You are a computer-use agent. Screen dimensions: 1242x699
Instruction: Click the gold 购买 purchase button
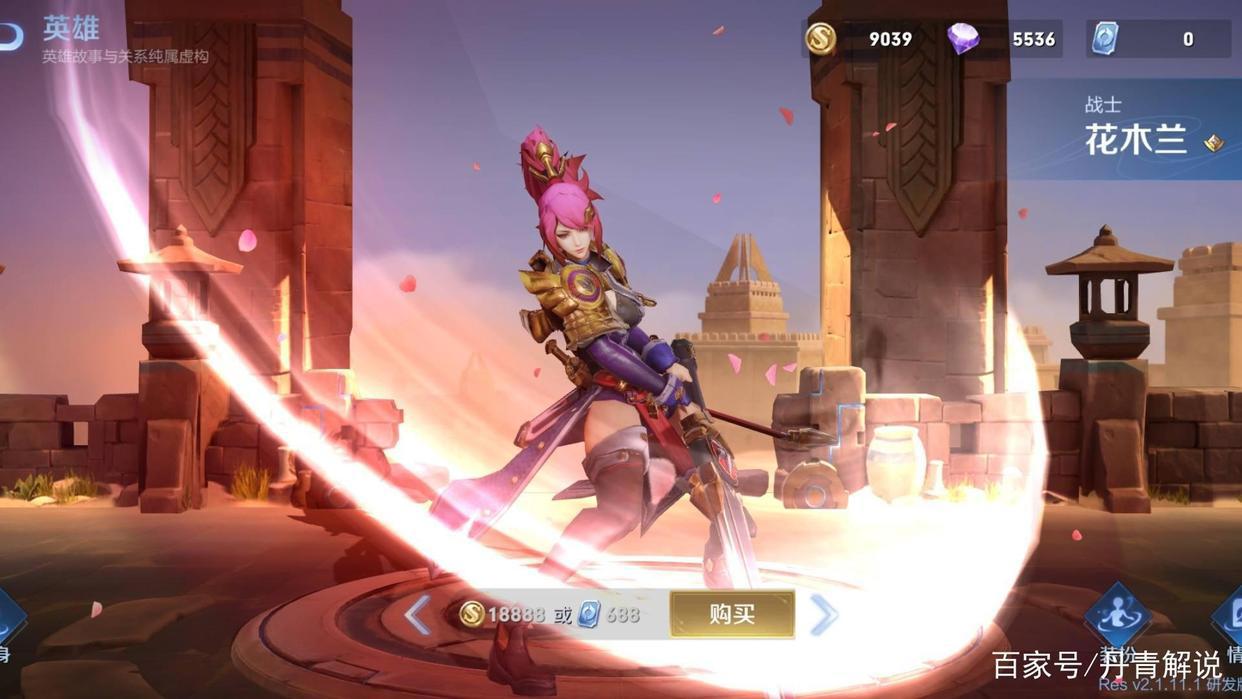click(732, 614)
